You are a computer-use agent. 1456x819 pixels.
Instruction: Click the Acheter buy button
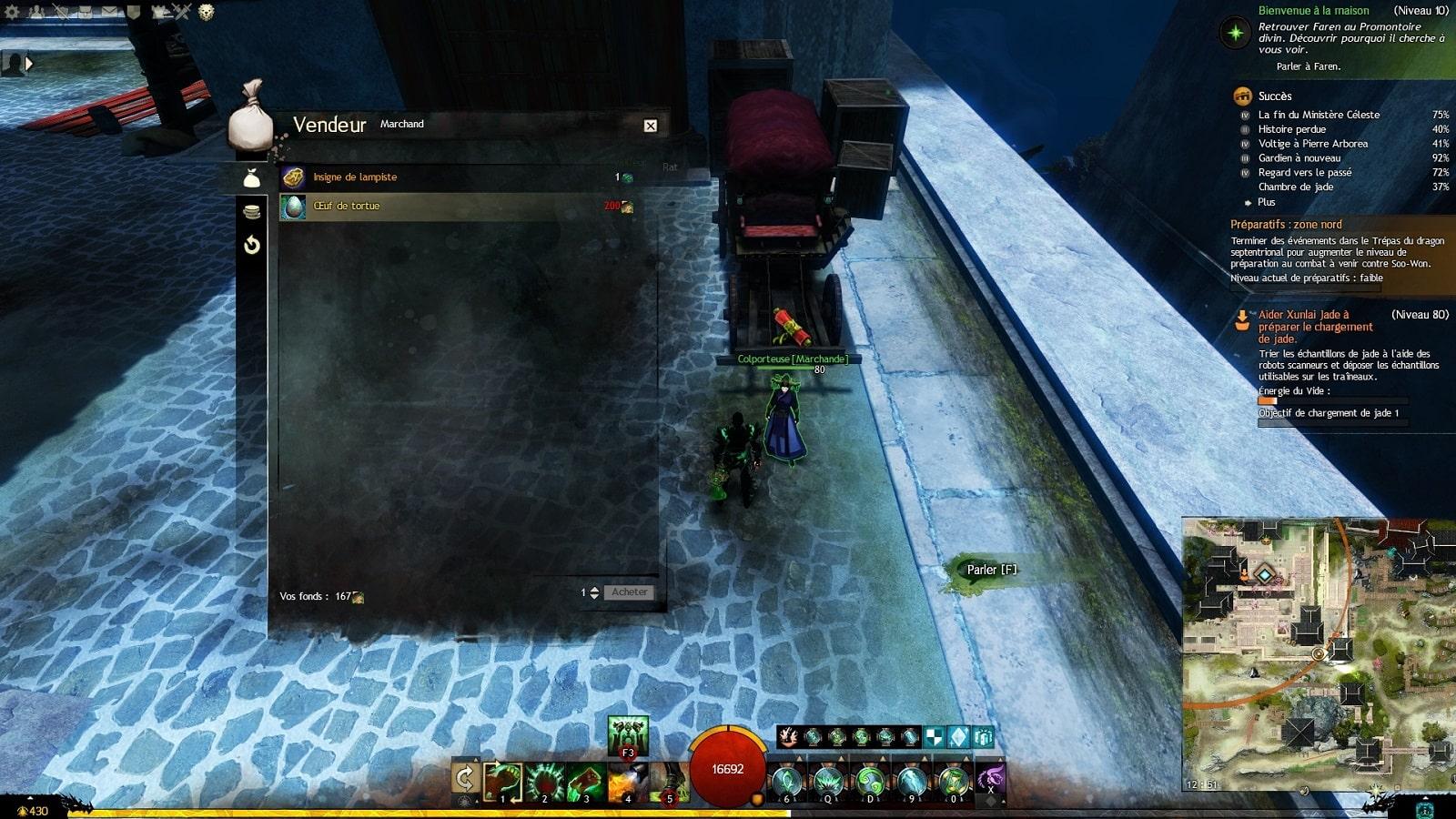coord(629,592)
